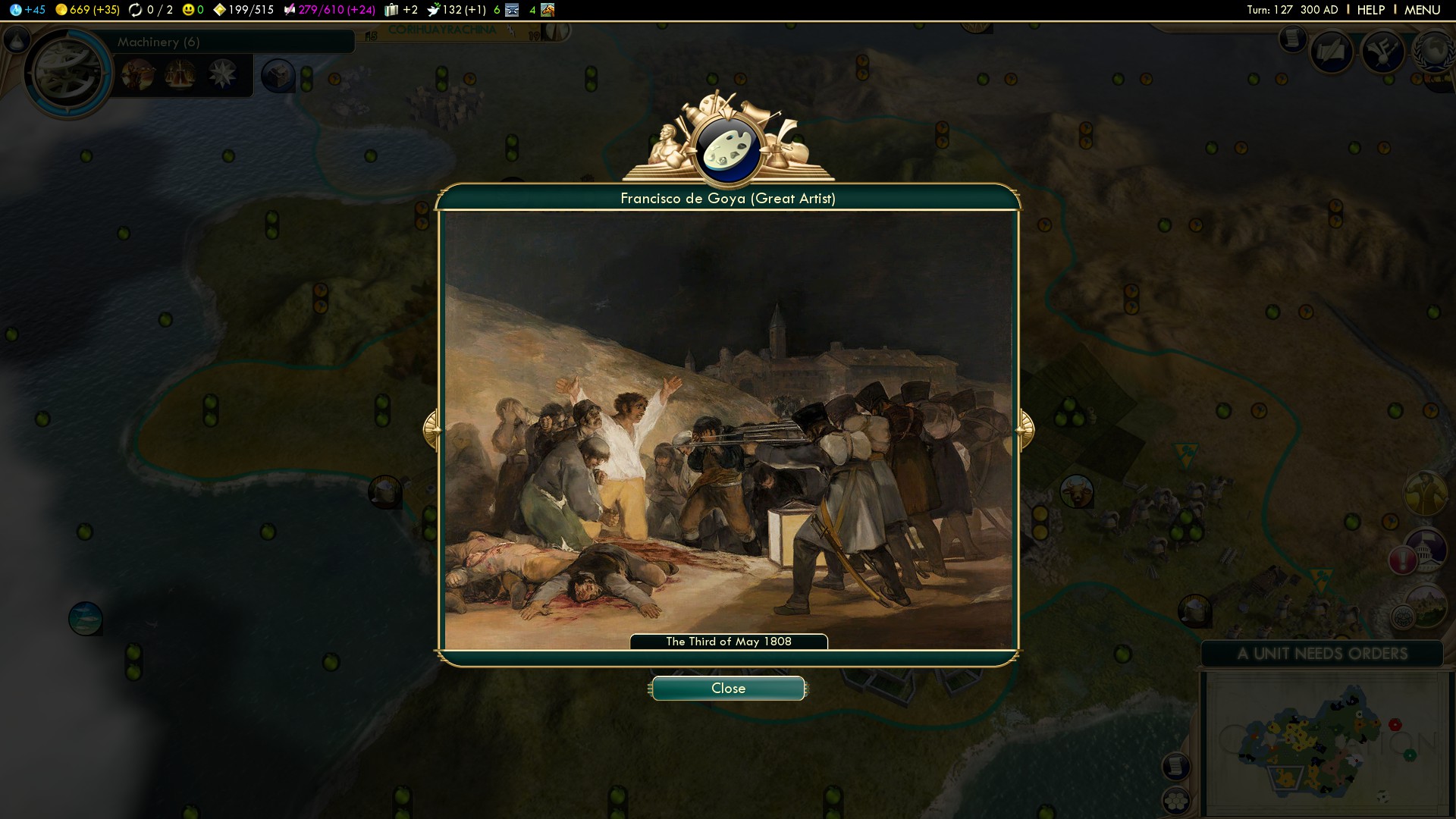Show the previous great work with left arrow
The height and width of the screenshot is (819, 1456).
pyautogui.click(x=431, y=430)
